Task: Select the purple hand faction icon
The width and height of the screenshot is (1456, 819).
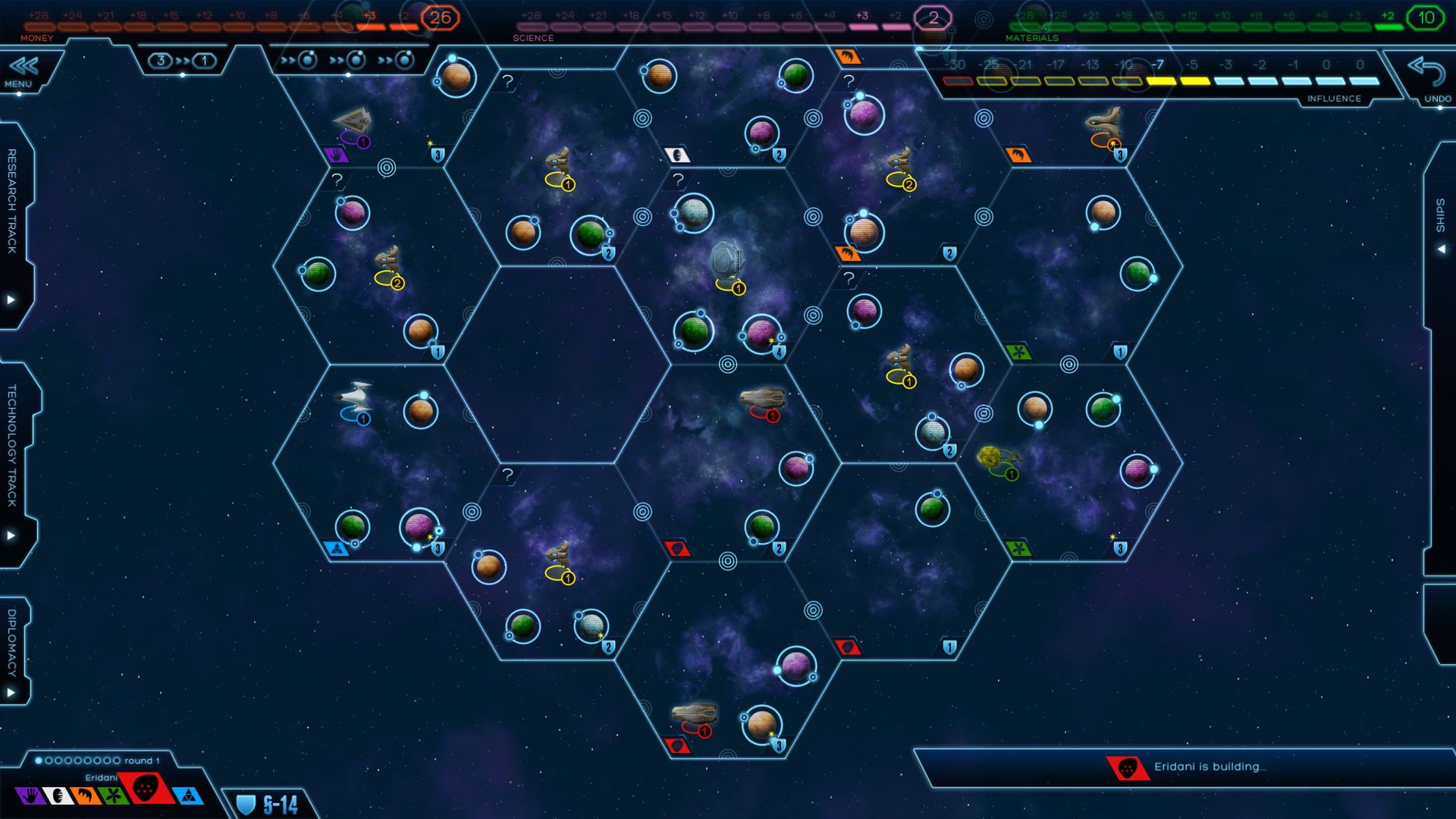Action: tap(30, 795)
